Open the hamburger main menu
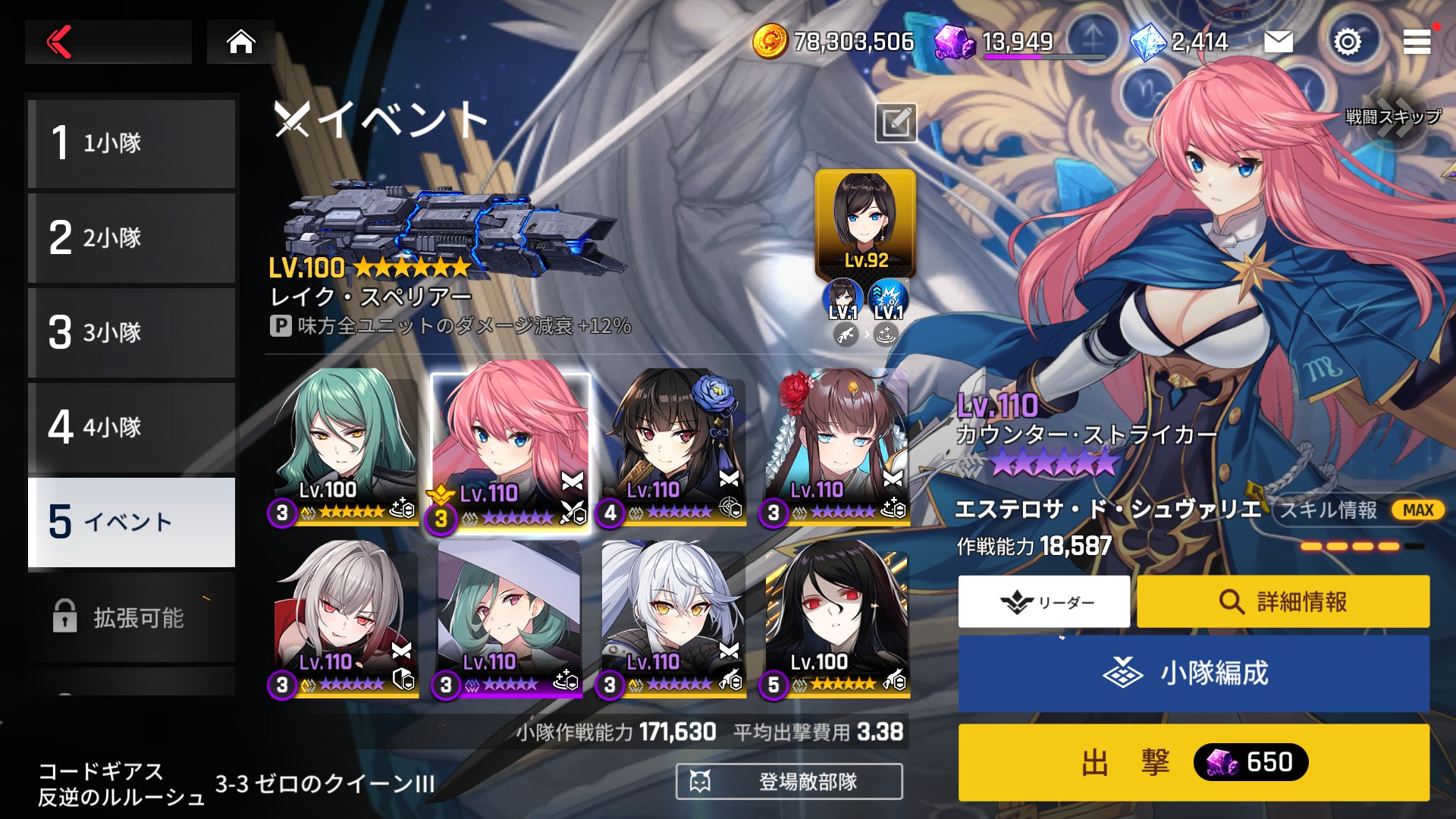1456x819 pixels. 1417,42
